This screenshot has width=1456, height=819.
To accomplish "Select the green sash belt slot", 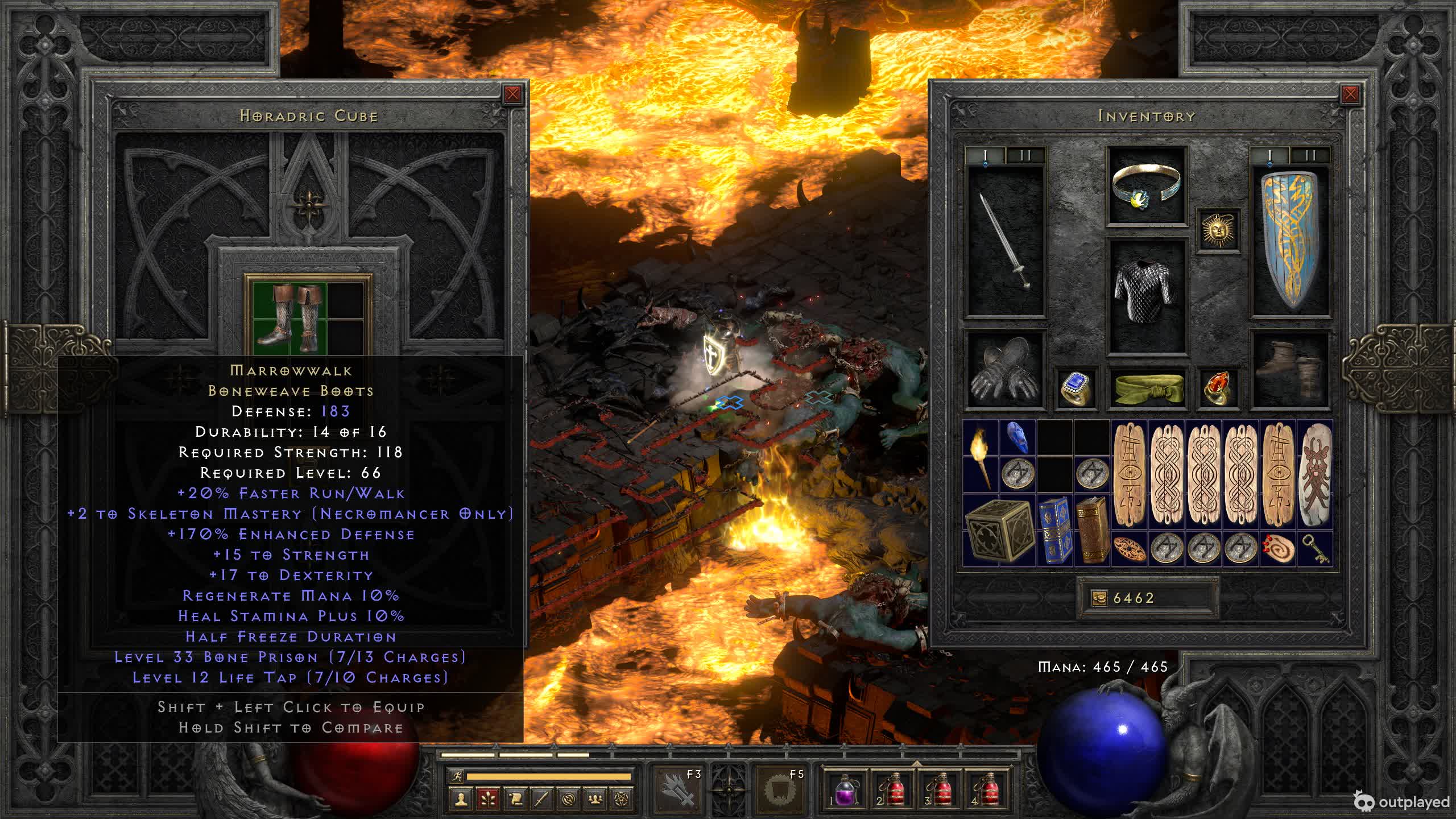I will pyautogui.click(x=1147, y=388).
